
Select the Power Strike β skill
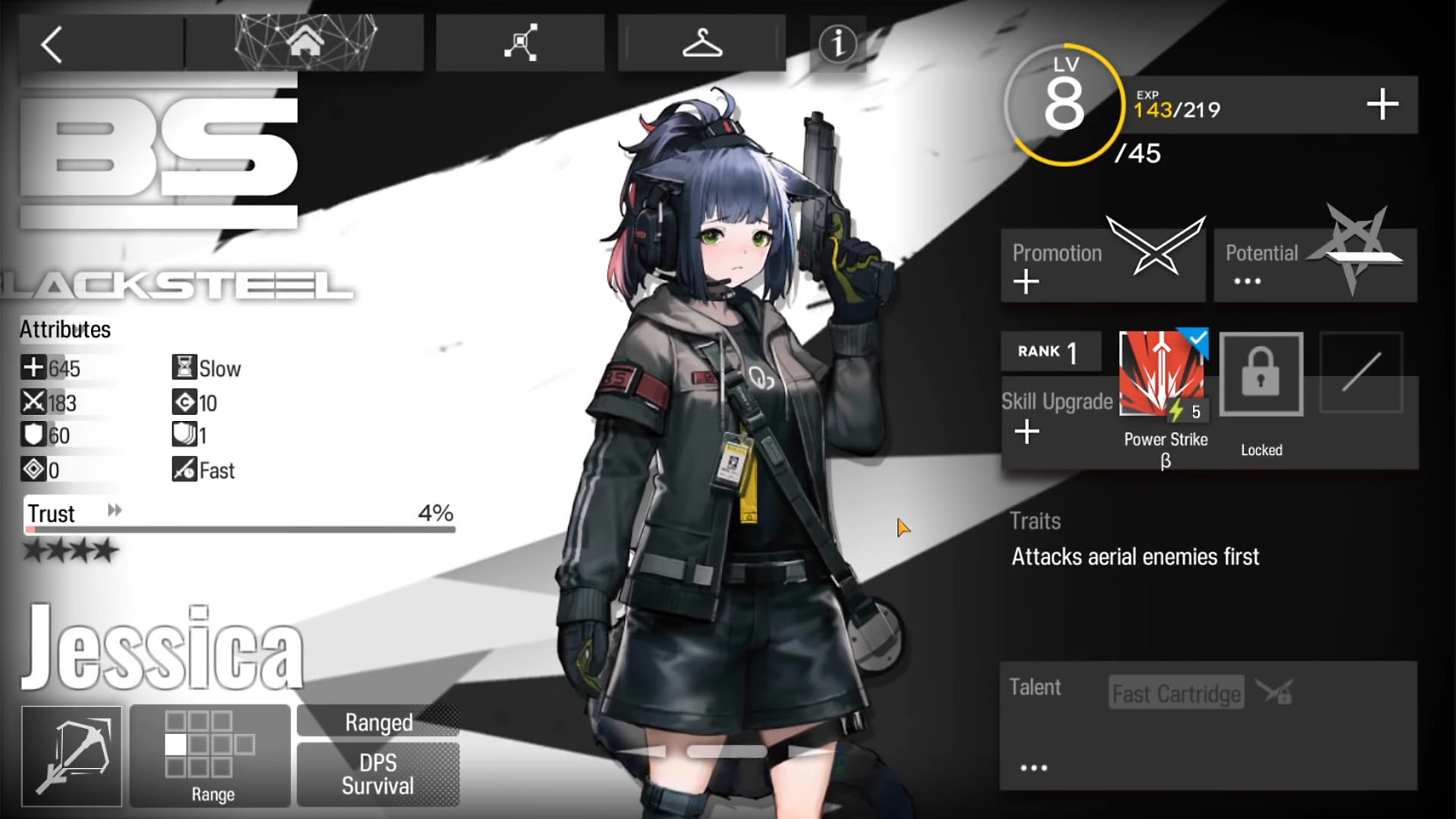pos(1162,372)
